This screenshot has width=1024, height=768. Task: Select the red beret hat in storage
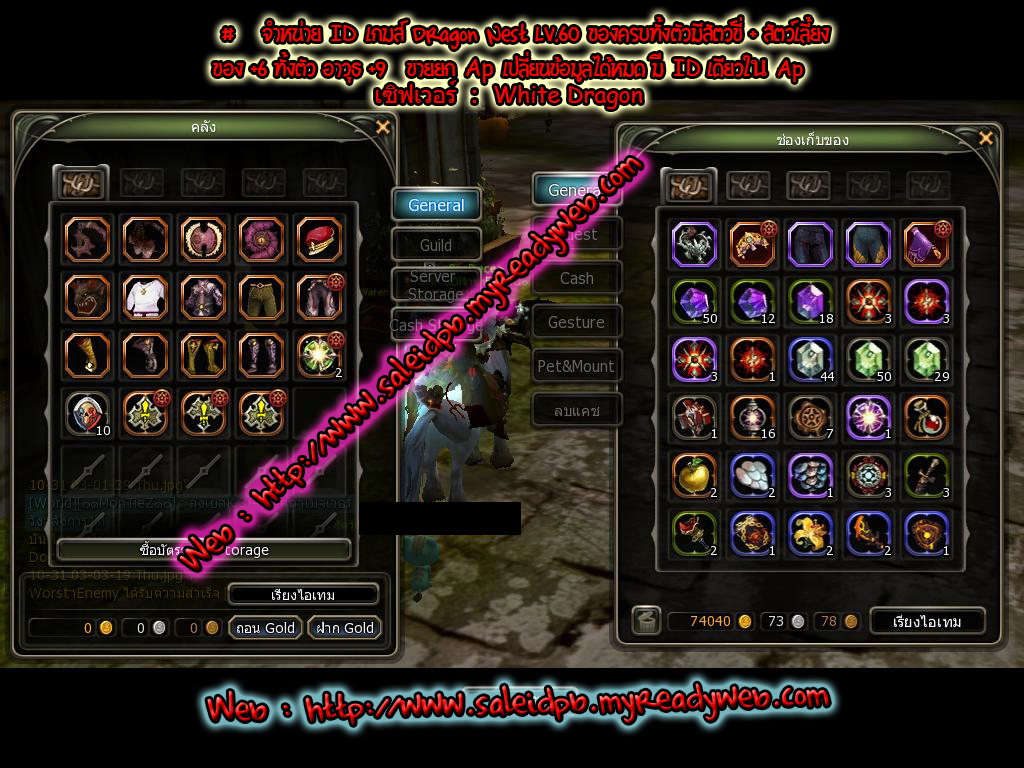[x=319, y=239]
